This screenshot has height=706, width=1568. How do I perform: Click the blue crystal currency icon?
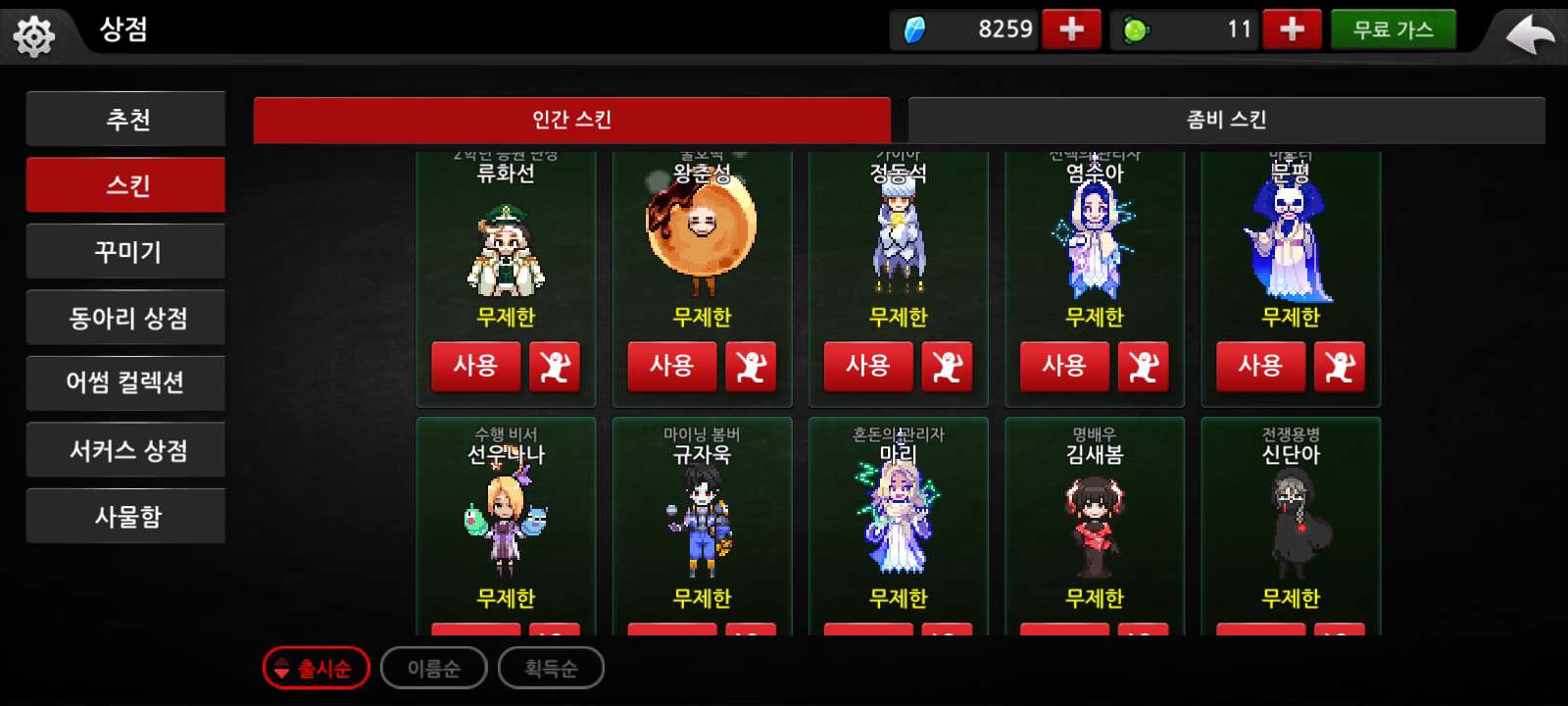(915, 28)
